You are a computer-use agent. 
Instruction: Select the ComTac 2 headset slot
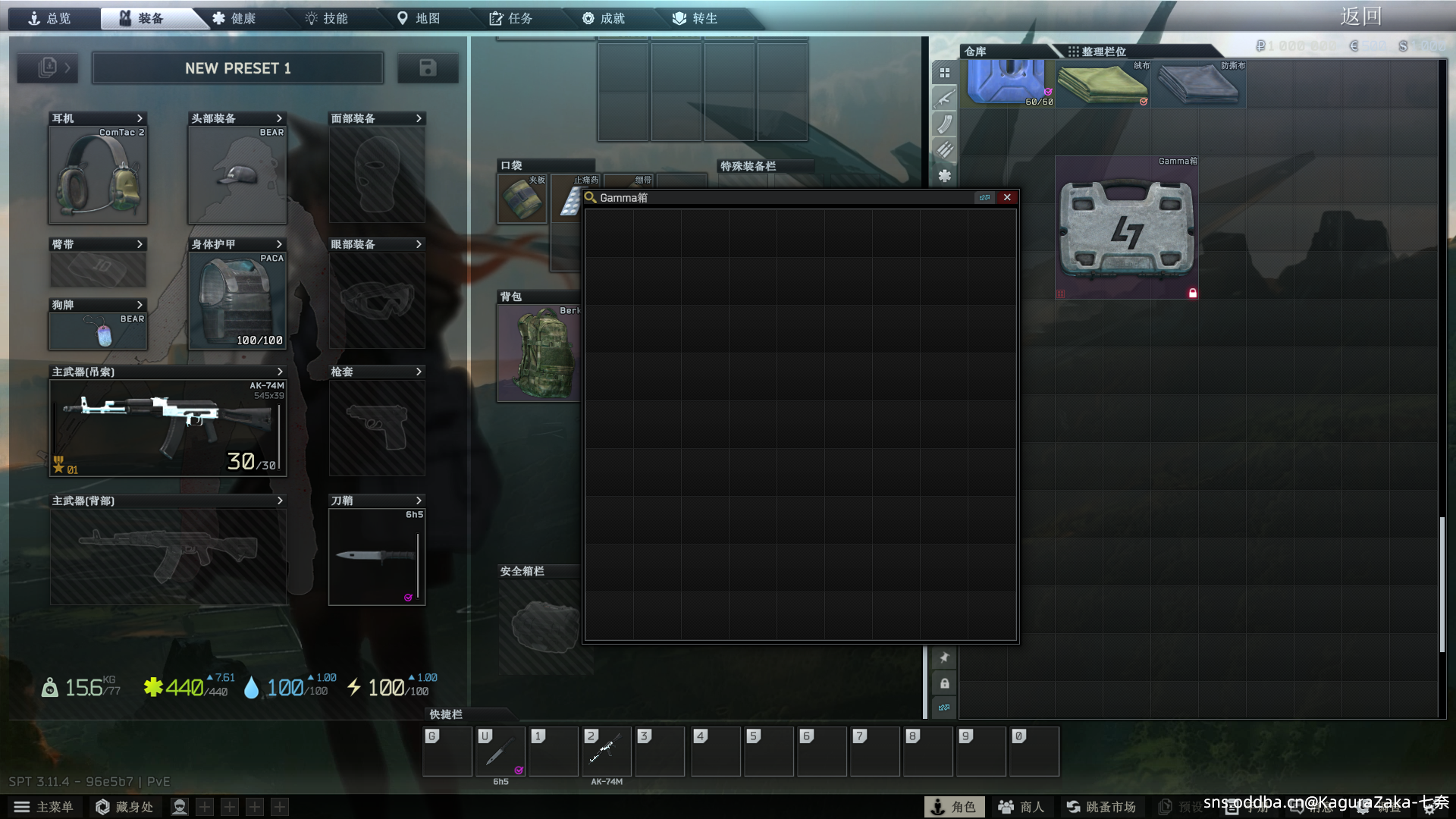[x=98, y=175]
